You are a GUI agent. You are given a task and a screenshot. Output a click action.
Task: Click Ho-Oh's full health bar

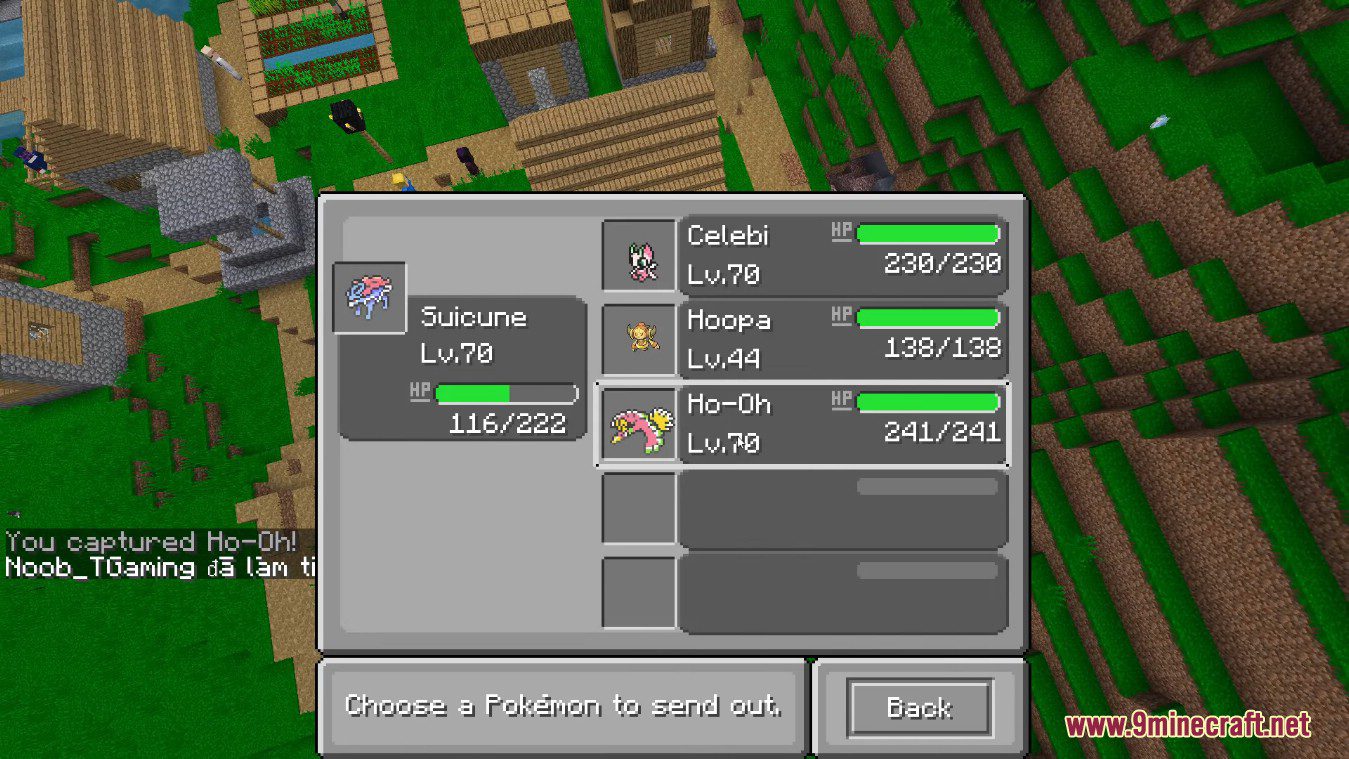point(928,401)
